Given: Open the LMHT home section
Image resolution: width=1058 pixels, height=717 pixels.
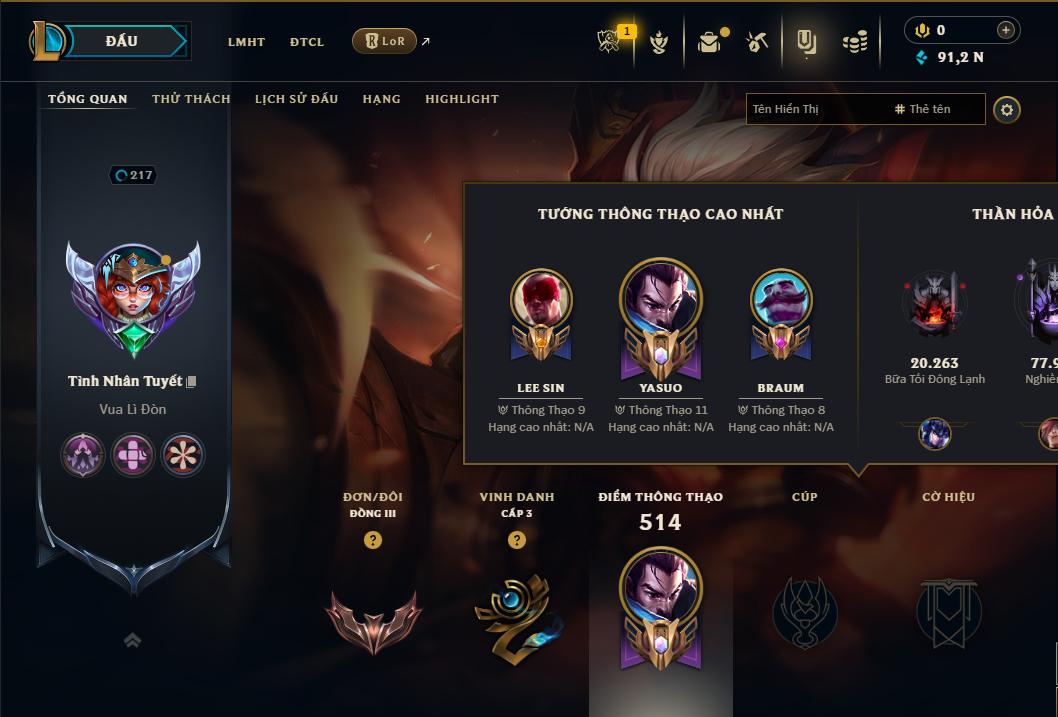Looking at the screenshot, I should tap(246, 42).
